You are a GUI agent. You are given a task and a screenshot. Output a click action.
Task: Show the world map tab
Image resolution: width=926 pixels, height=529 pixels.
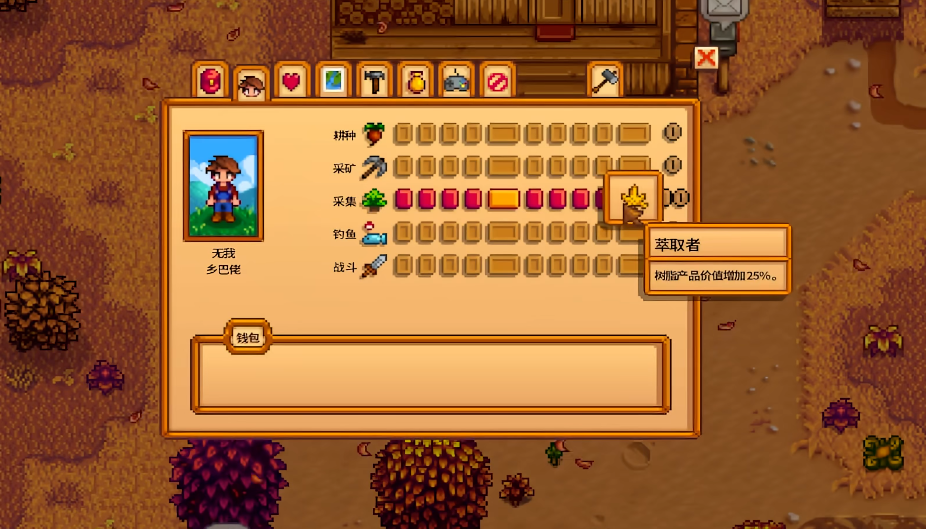(334, 81)
